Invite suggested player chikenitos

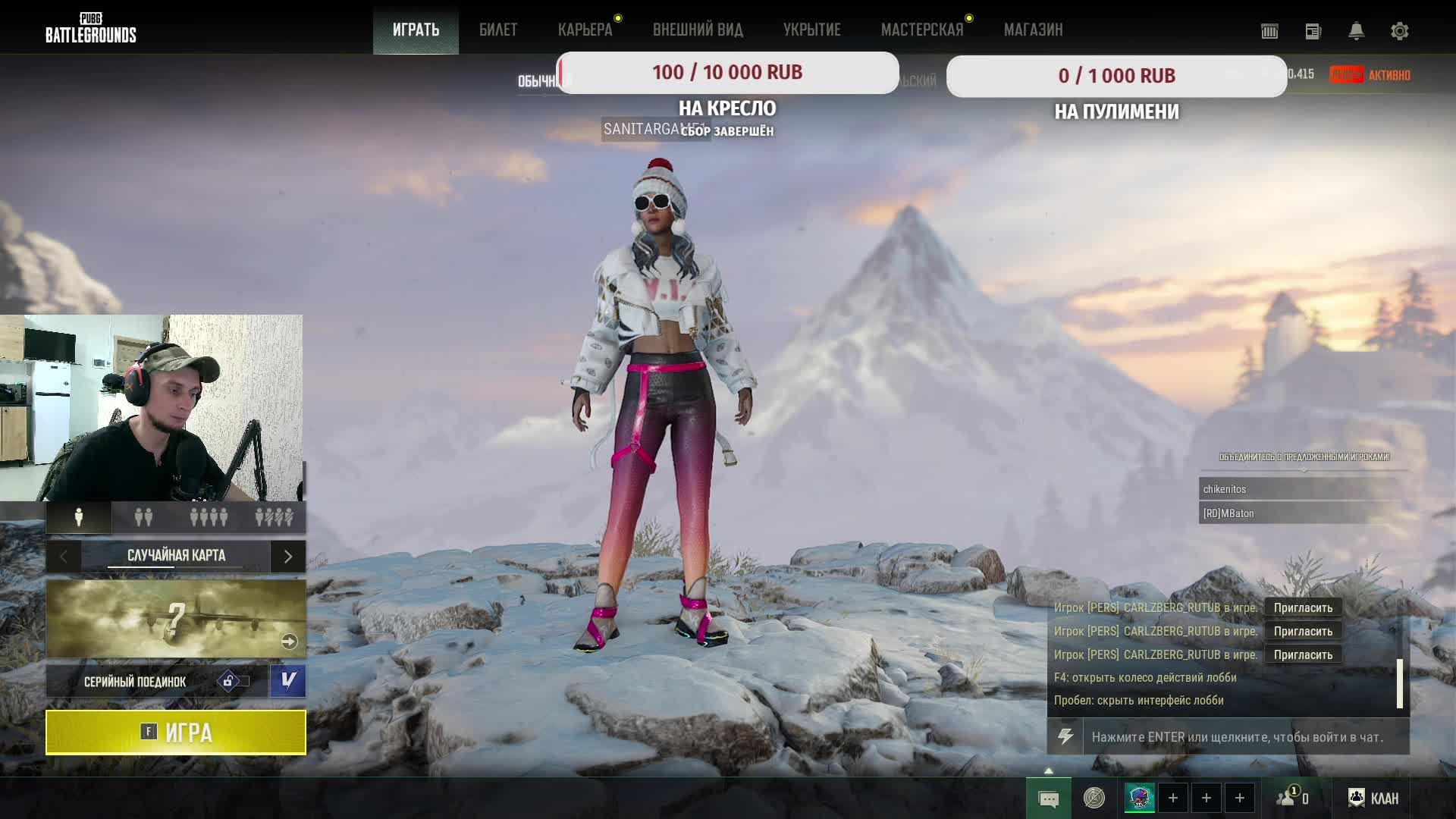pos(1301,489)
